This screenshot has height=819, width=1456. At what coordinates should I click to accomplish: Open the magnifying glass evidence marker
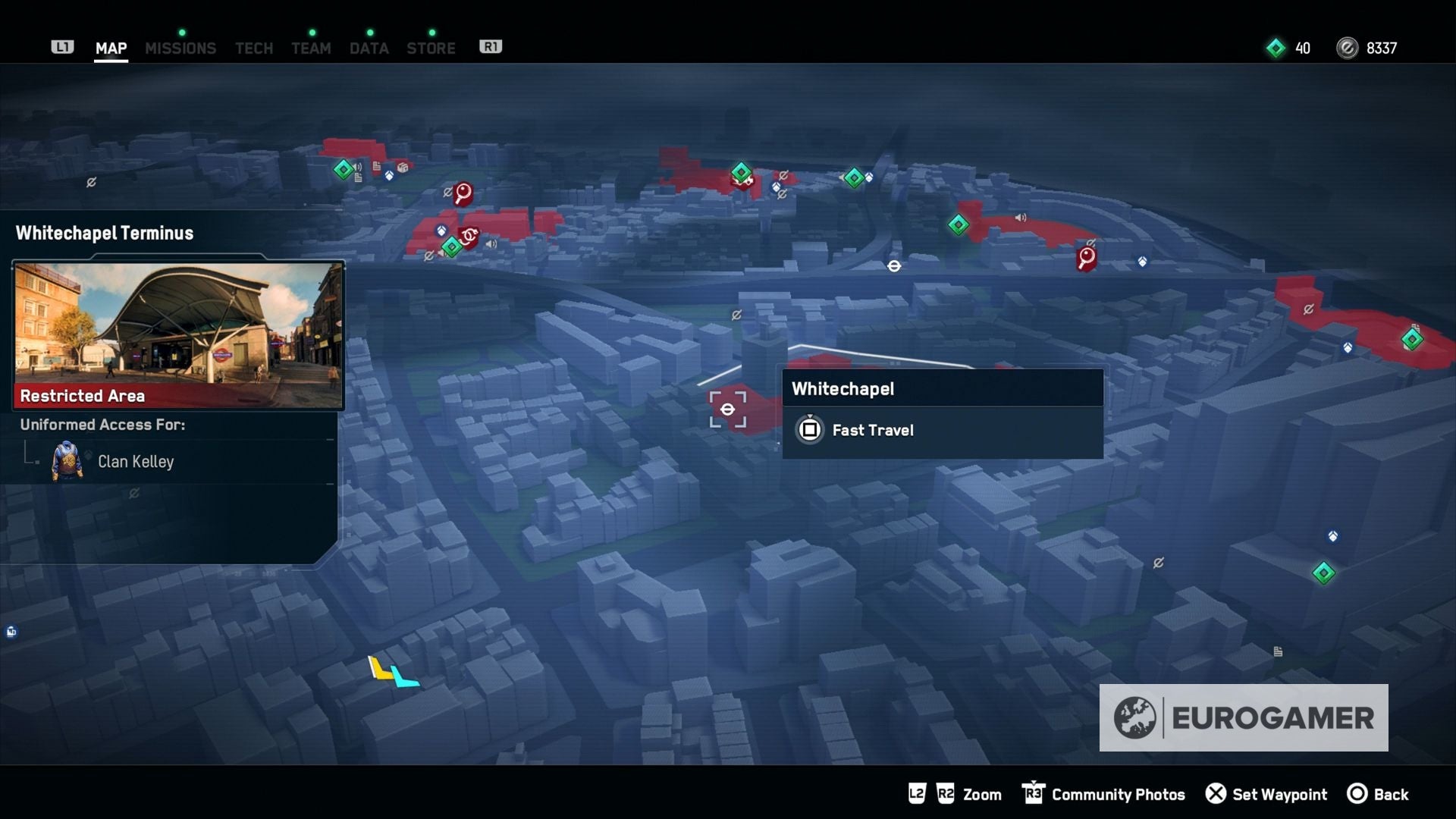[462, 193]
